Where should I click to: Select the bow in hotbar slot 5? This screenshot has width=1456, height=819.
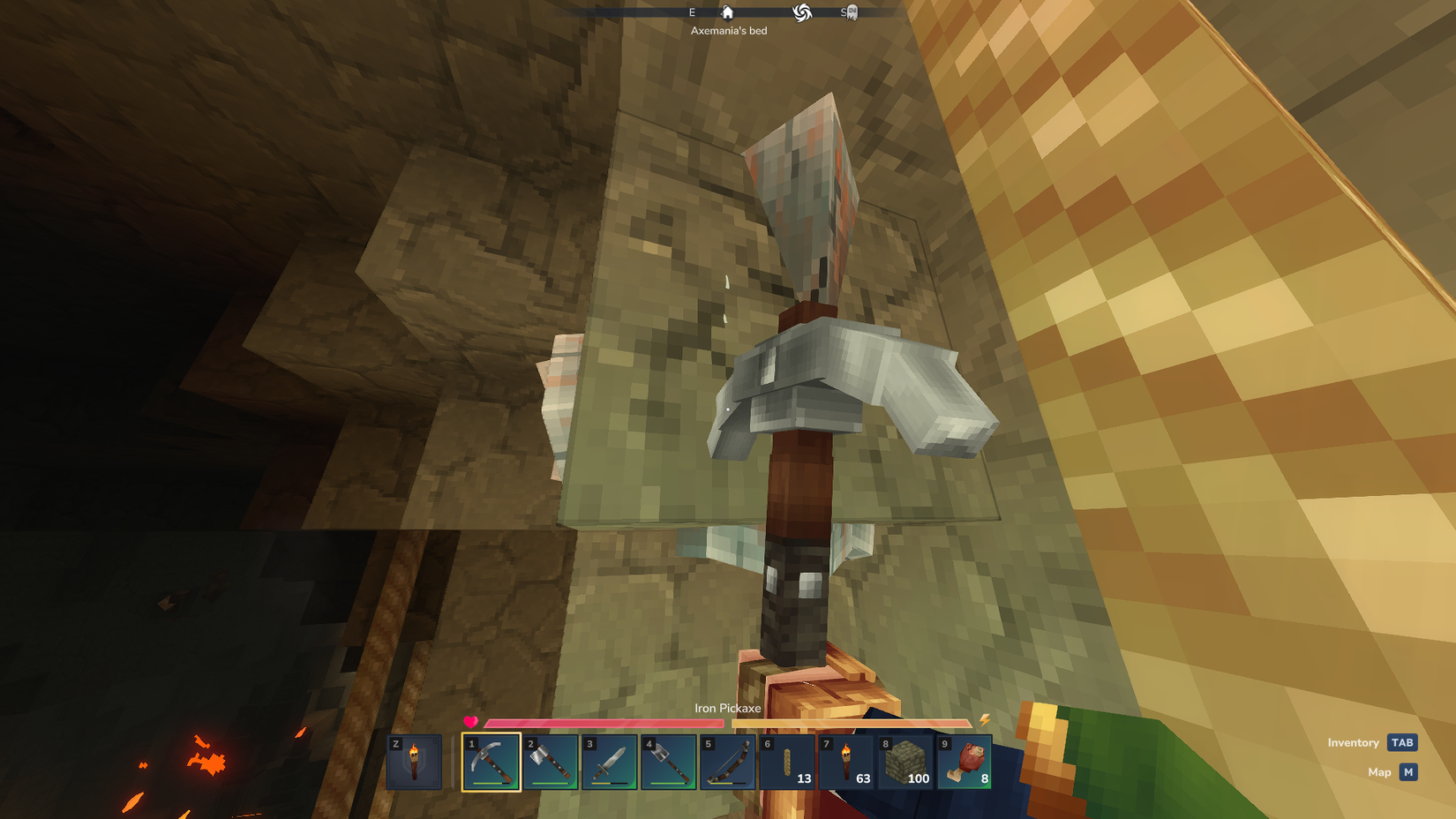click(x=728, y=762)
